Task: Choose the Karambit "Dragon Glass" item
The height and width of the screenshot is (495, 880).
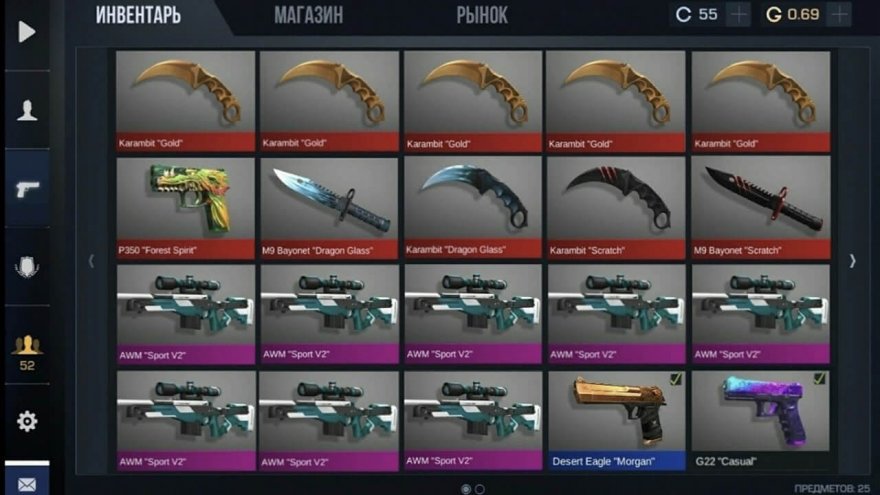Action: (x=473, y=207)
